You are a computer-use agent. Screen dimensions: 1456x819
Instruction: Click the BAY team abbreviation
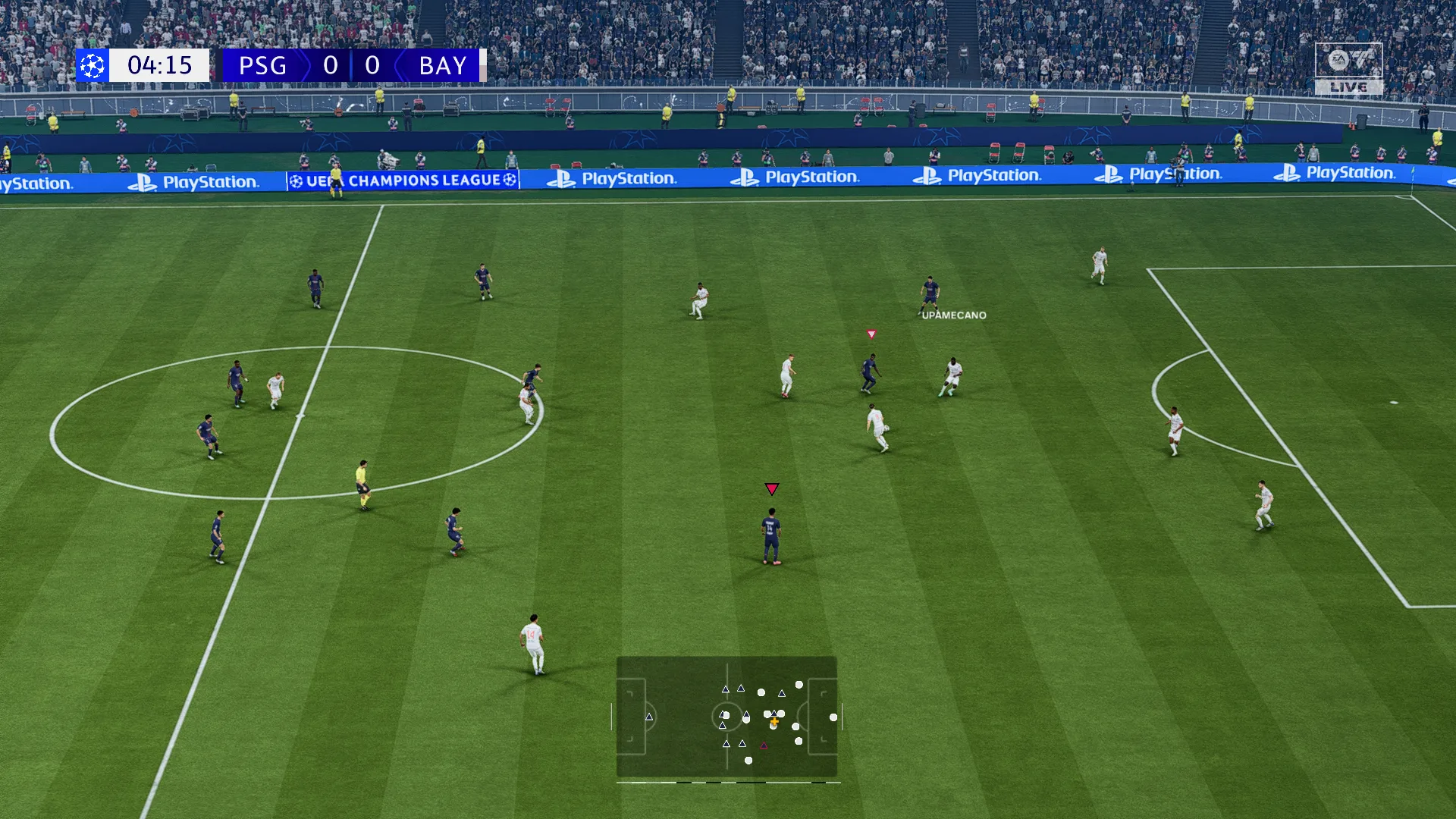444,66
